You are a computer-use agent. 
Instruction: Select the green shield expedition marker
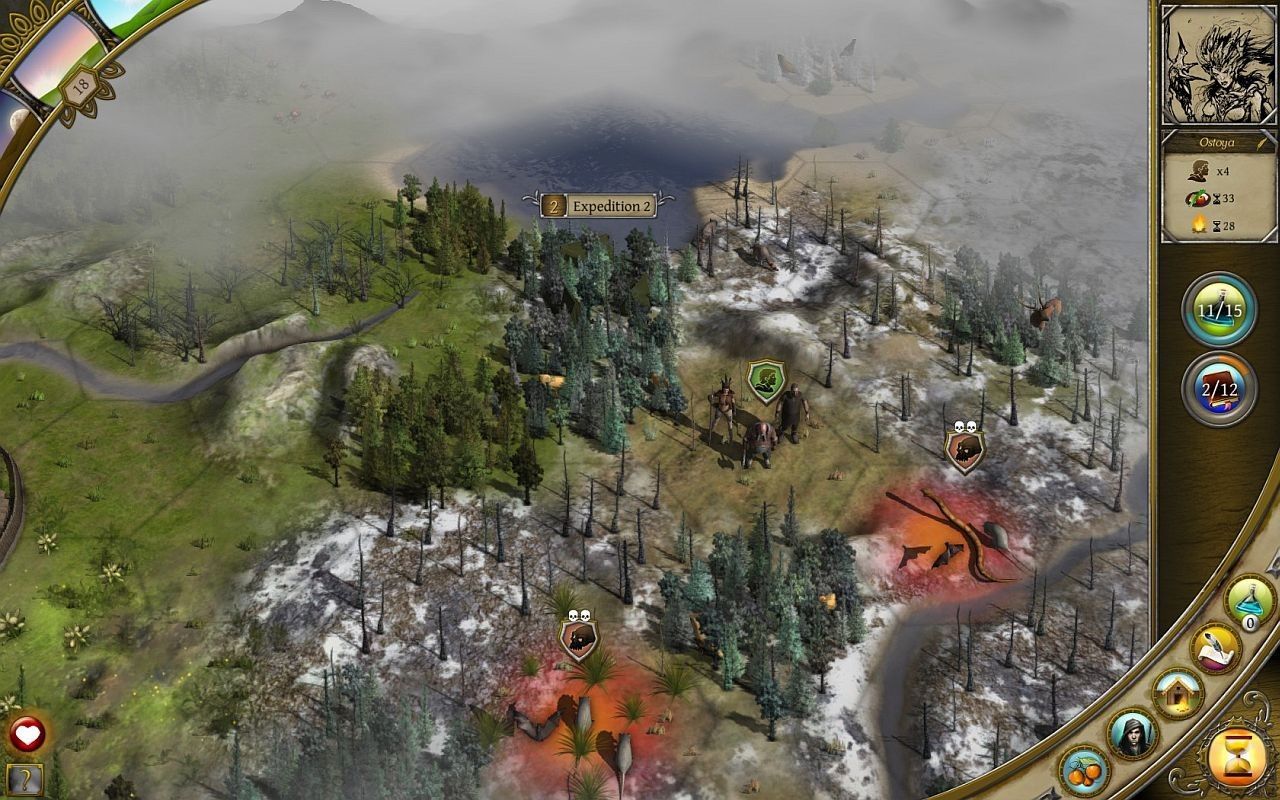pos(767,382)
